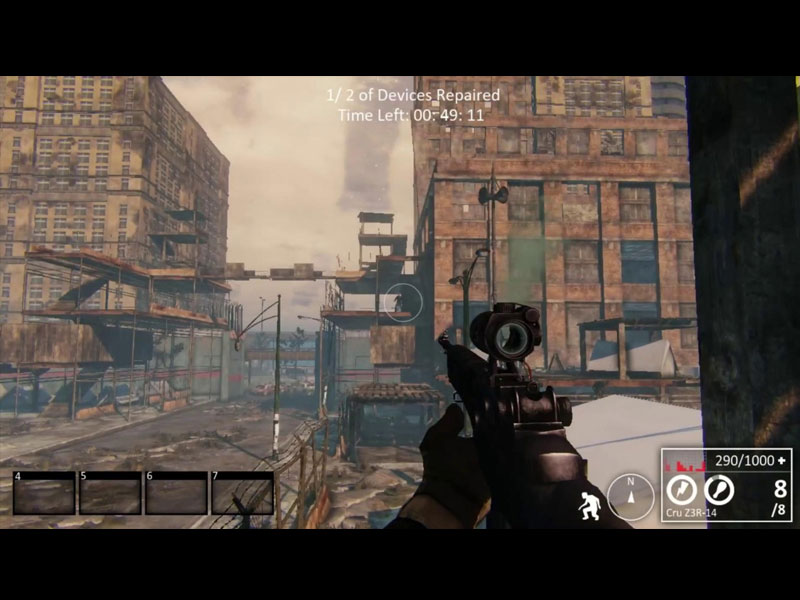800x600 pixels.
Task: Choose hotbar slot number 5
Action: tap(110, 493)
